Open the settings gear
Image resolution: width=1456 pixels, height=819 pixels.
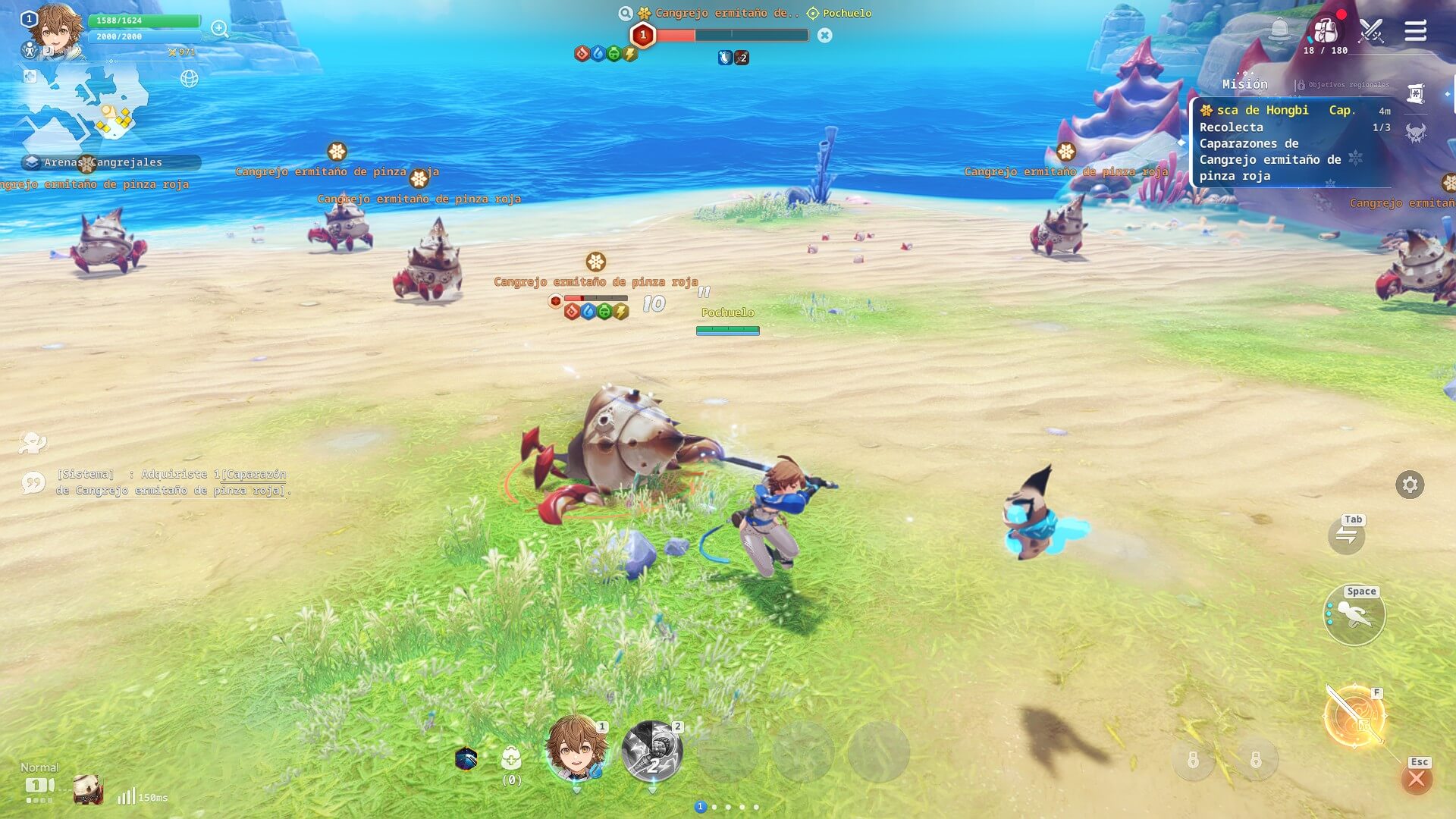tap(1410, 485)
